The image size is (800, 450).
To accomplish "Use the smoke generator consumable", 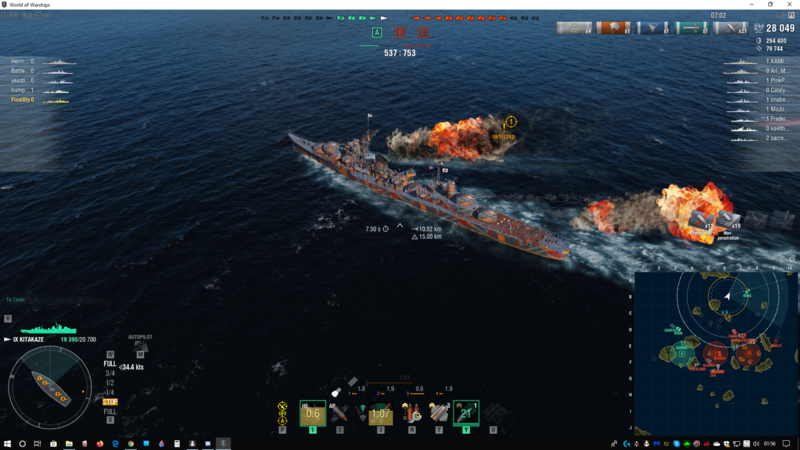I will point(439,412).
